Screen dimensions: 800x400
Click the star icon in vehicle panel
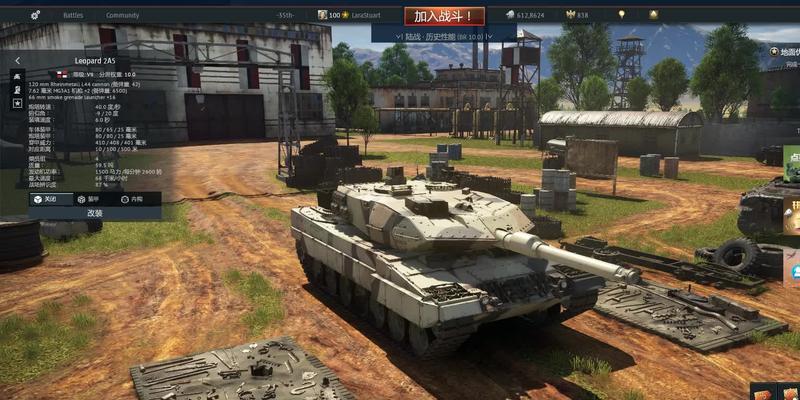[17, 103]
